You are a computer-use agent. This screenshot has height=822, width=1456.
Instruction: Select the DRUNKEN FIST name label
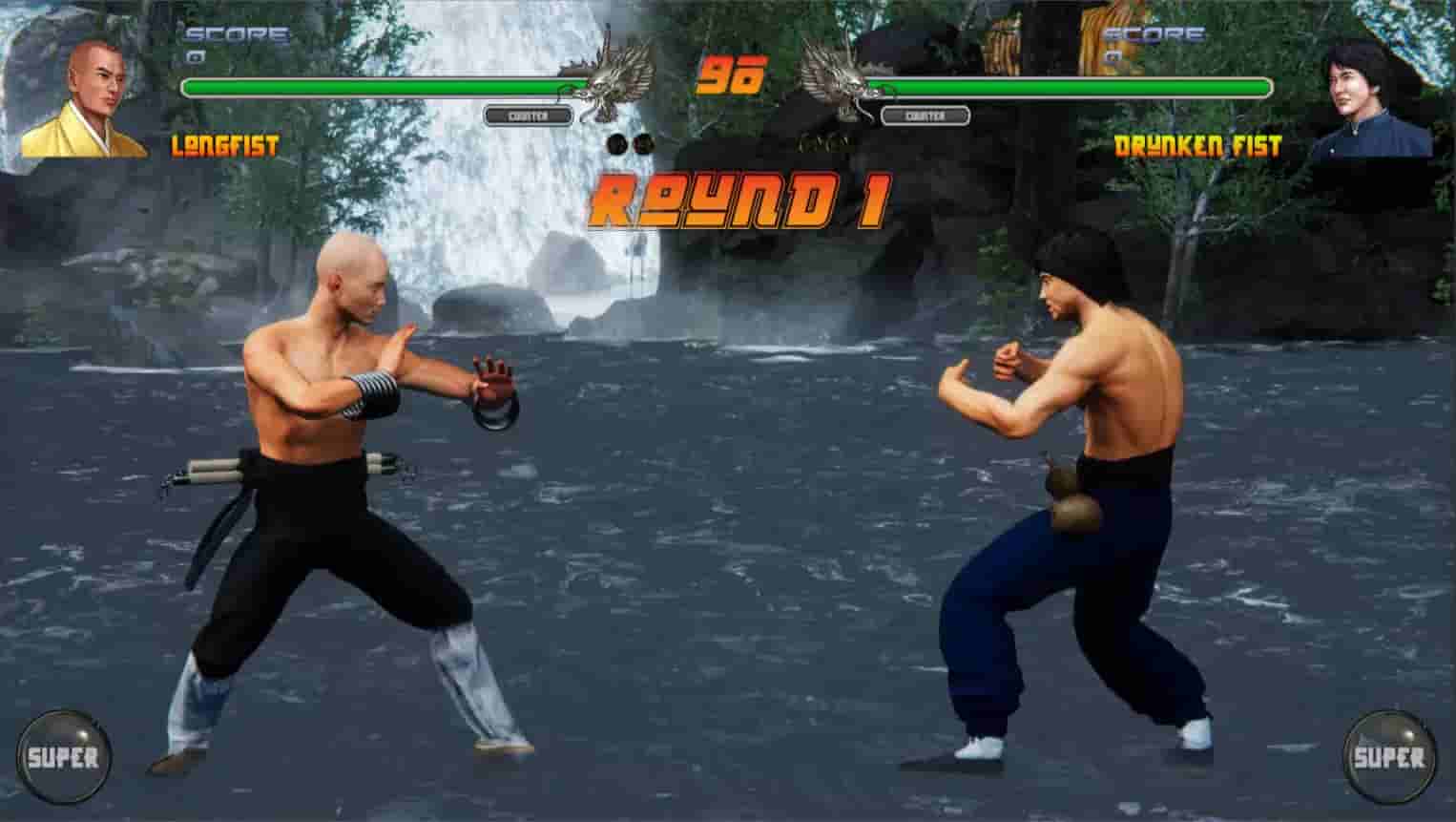pos(1200,146)
